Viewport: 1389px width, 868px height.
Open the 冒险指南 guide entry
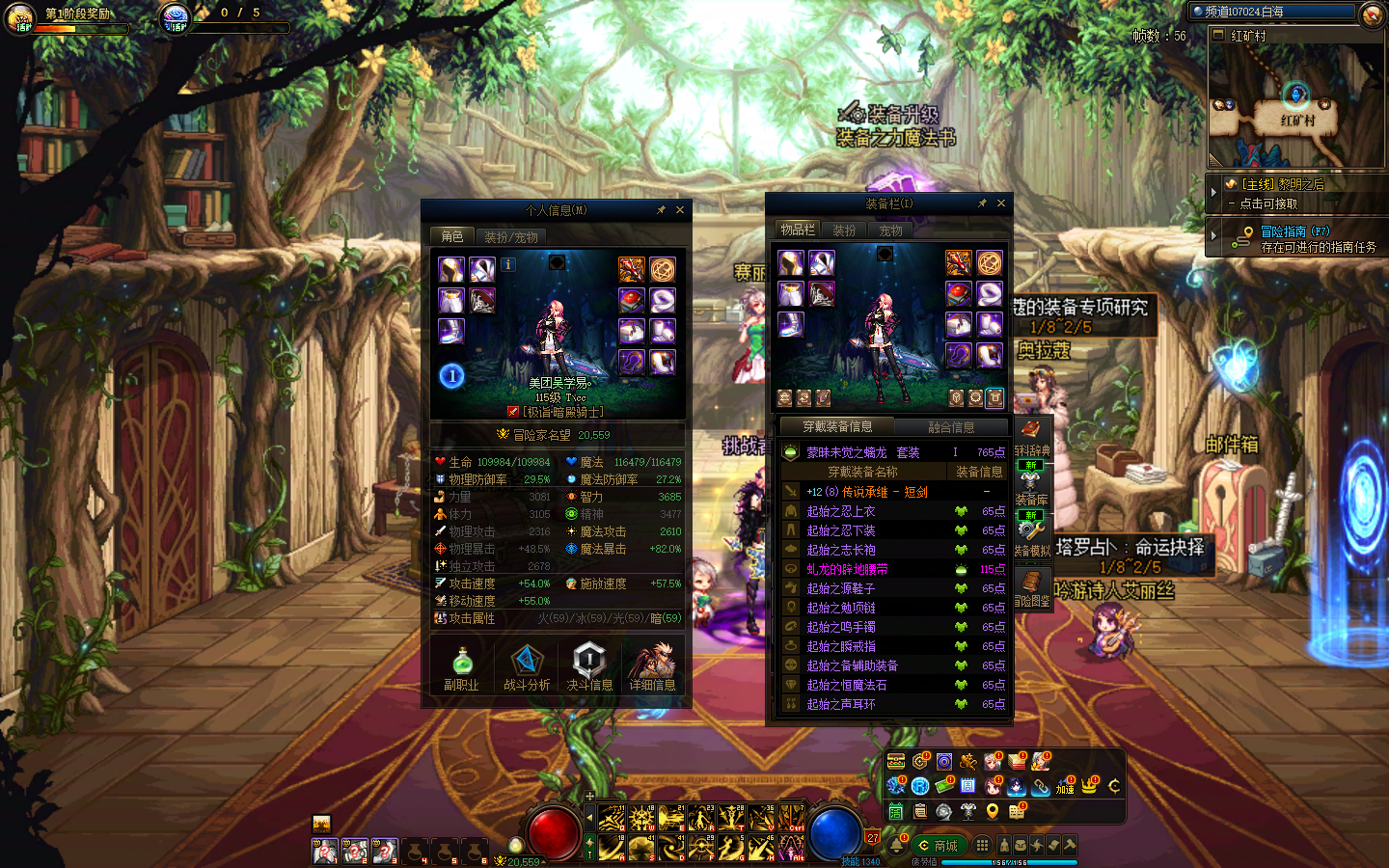(x=1283, y=231)
